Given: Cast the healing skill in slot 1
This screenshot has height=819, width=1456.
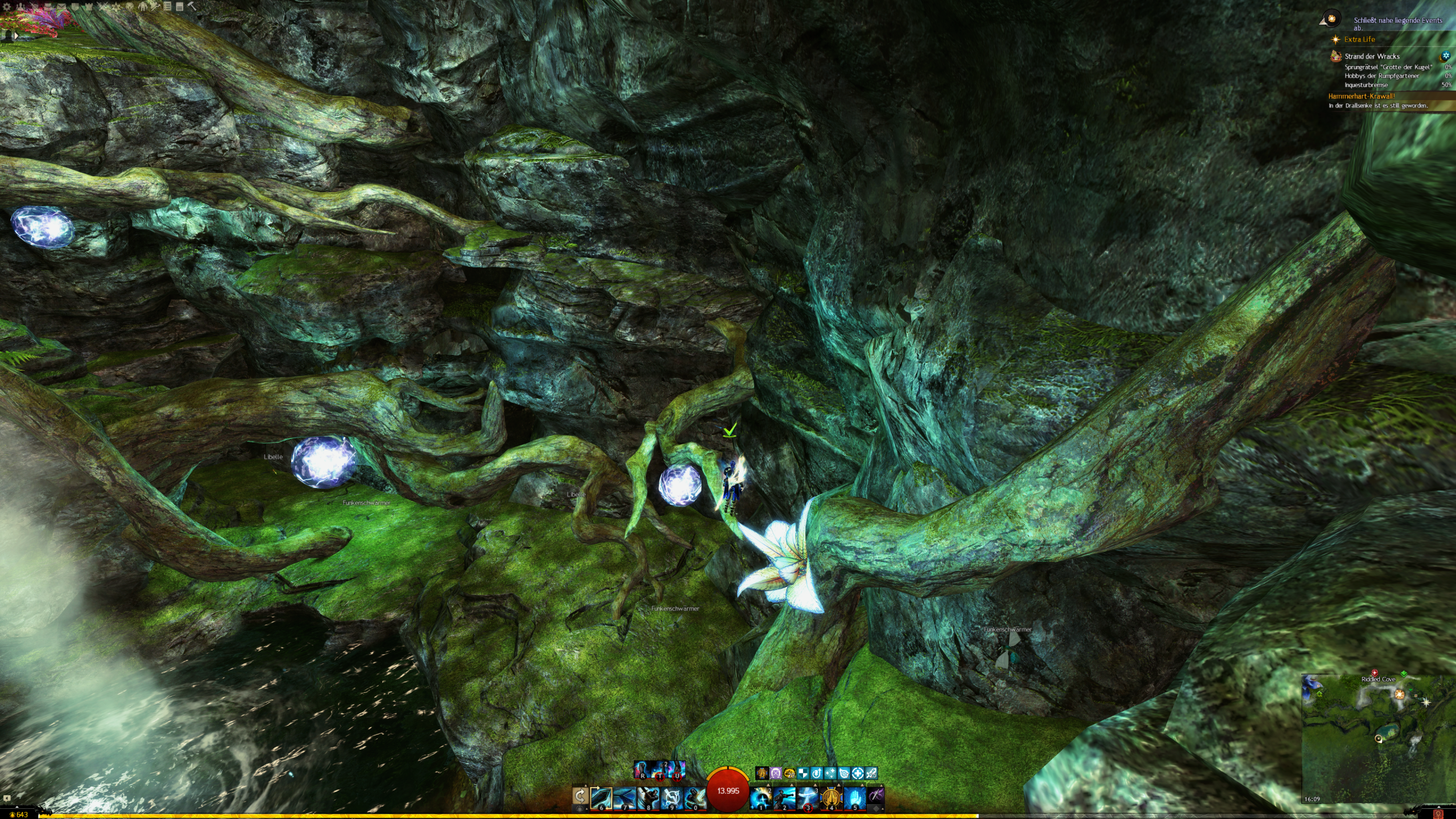Looking at the screenshot, I should pyautogui.click(x=760, y=797).
